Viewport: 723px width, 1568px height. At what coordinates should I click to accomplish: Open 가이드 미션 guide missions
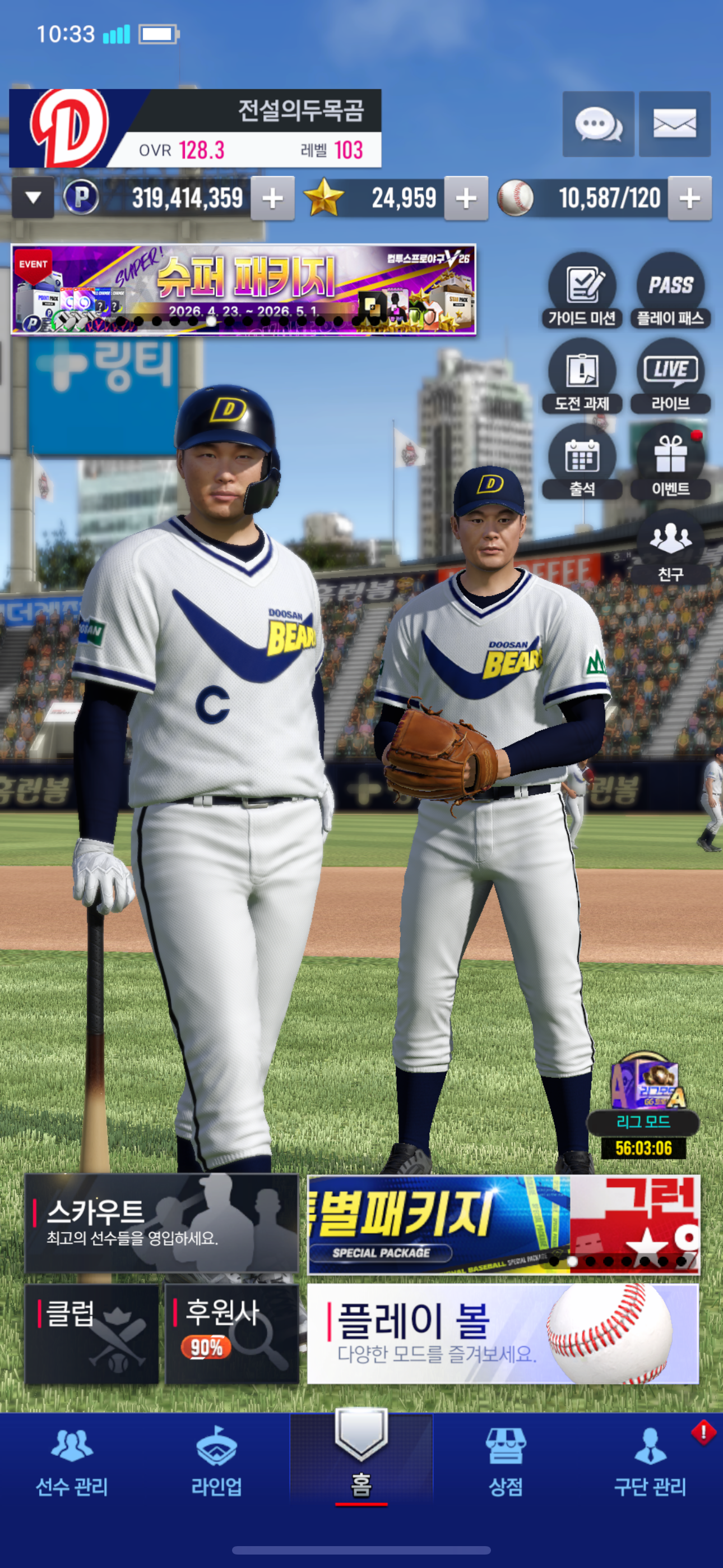pyautogui.click(x=582, y=290)
